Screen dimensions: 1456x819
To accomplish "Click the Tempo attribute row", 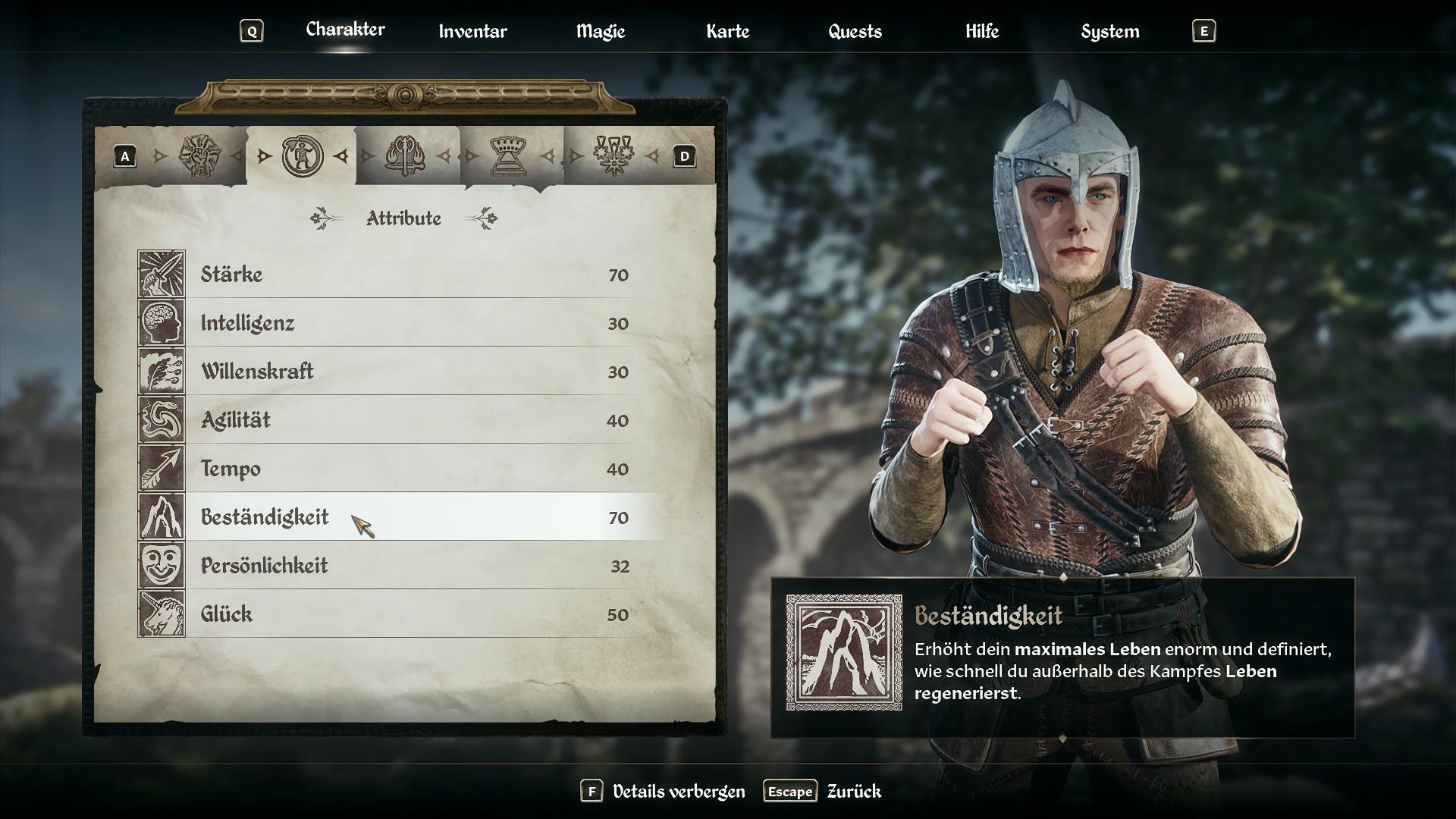I will pos(409,469).
